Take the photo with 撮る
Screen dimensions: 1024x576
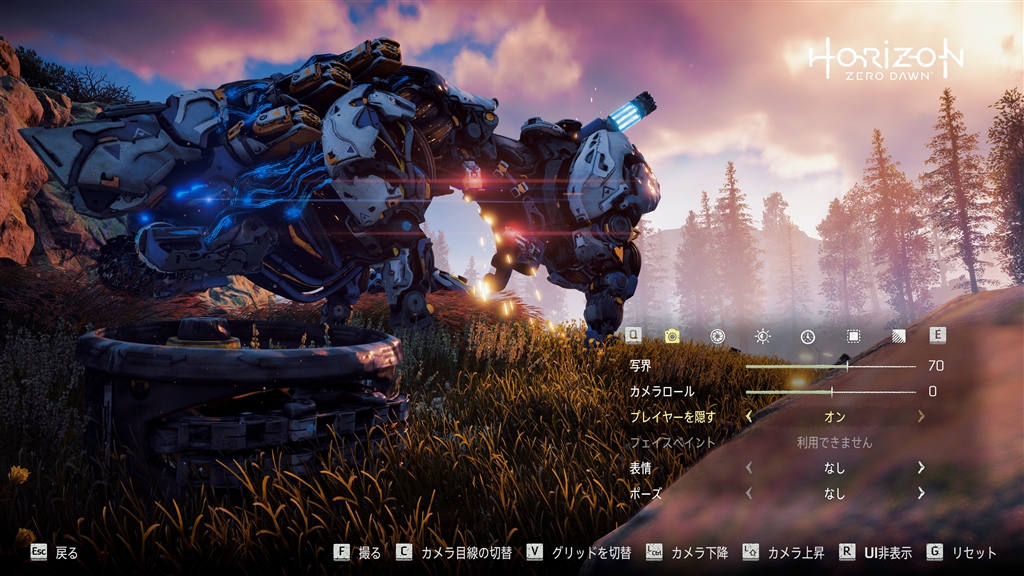(x=358, y=552)
